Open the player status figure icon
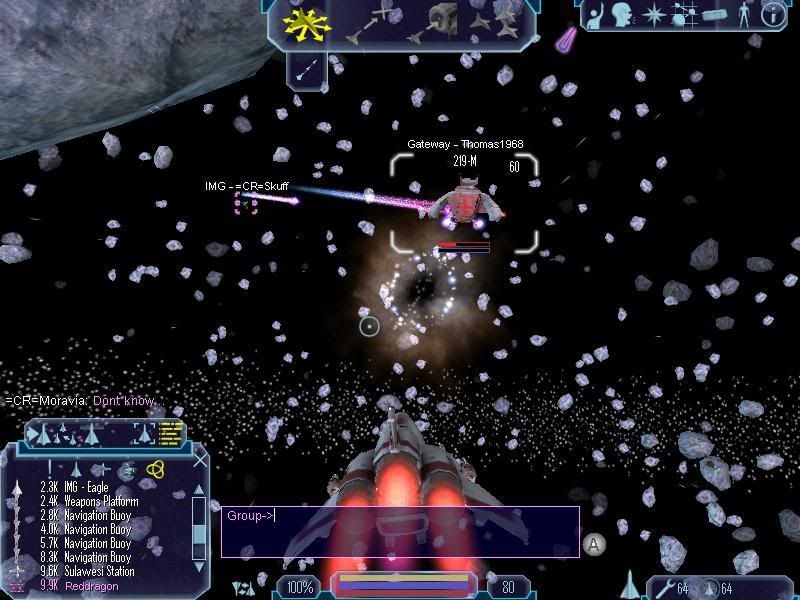The width and height of the screenshot is (800, 600). click(744, 16)
